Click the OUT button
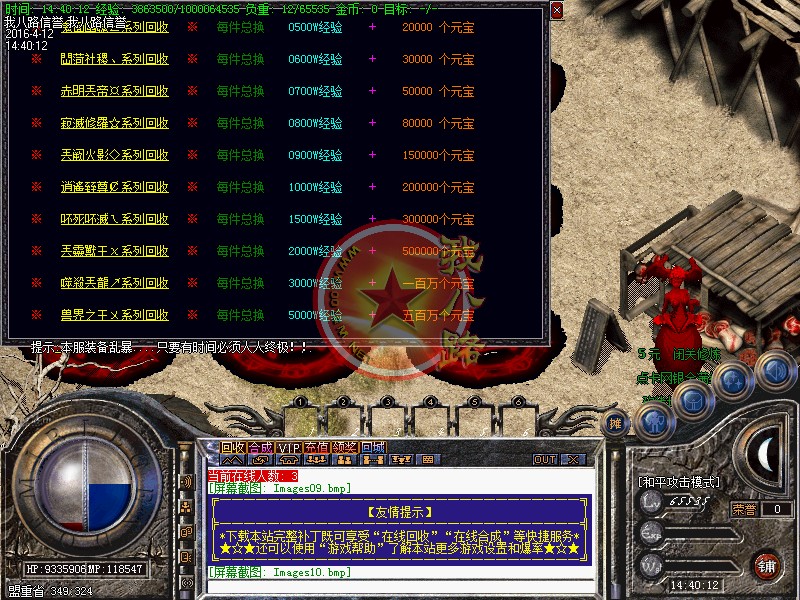The height and width of the screenshot is (600, 800). click(544, 460)
